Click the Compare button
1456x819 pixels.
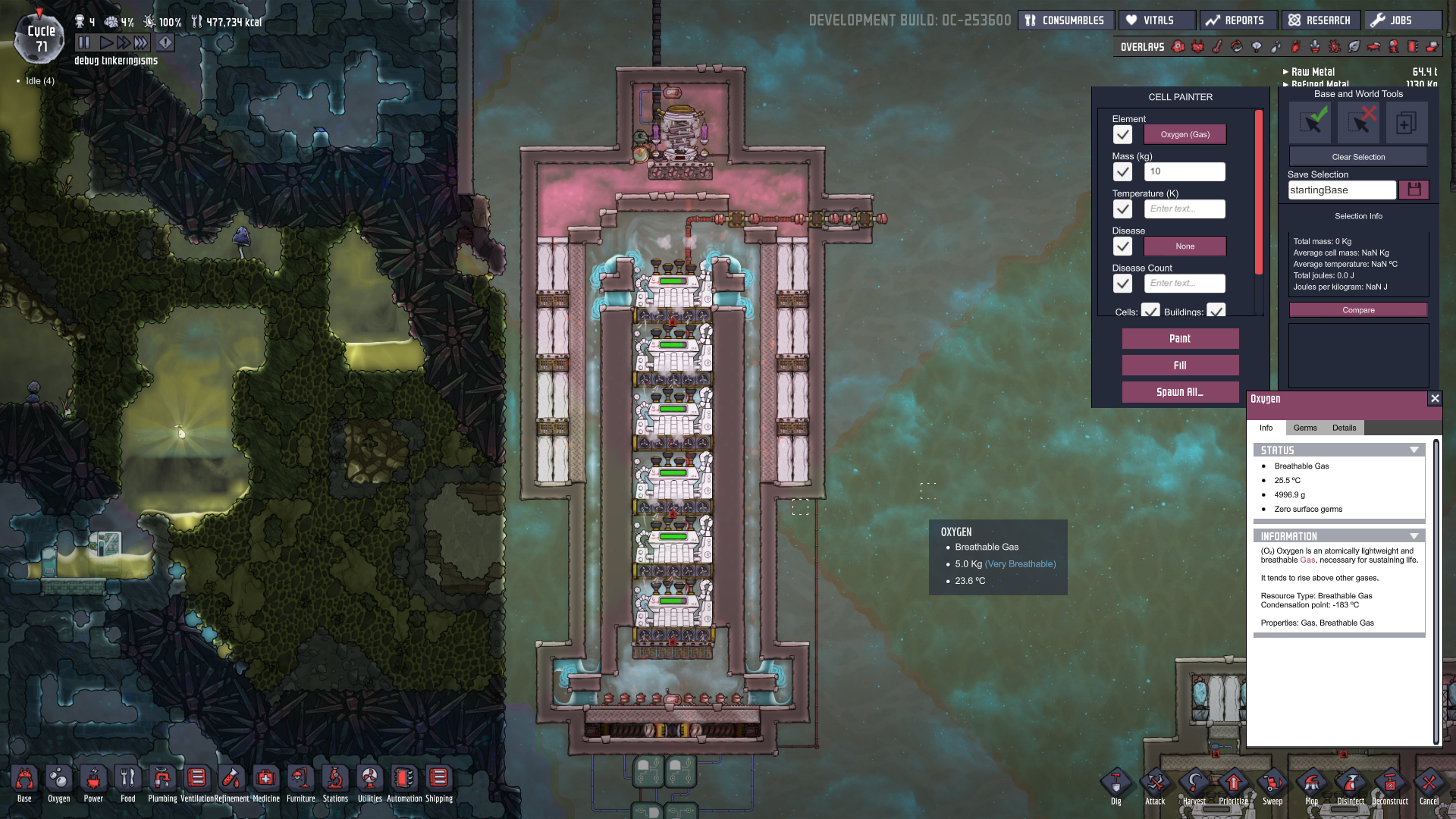click(1357, 310)
